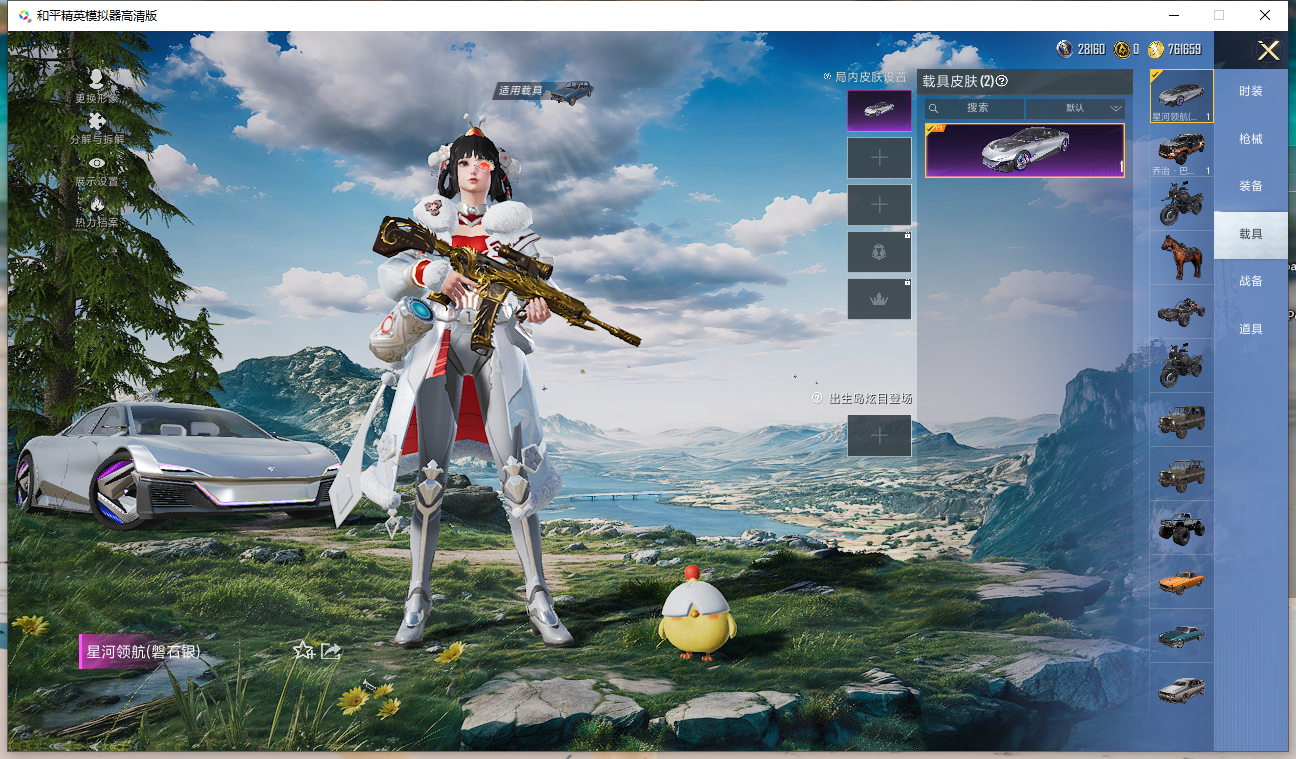Pick the buggy vehicle thumbnail

point(1181,312)
